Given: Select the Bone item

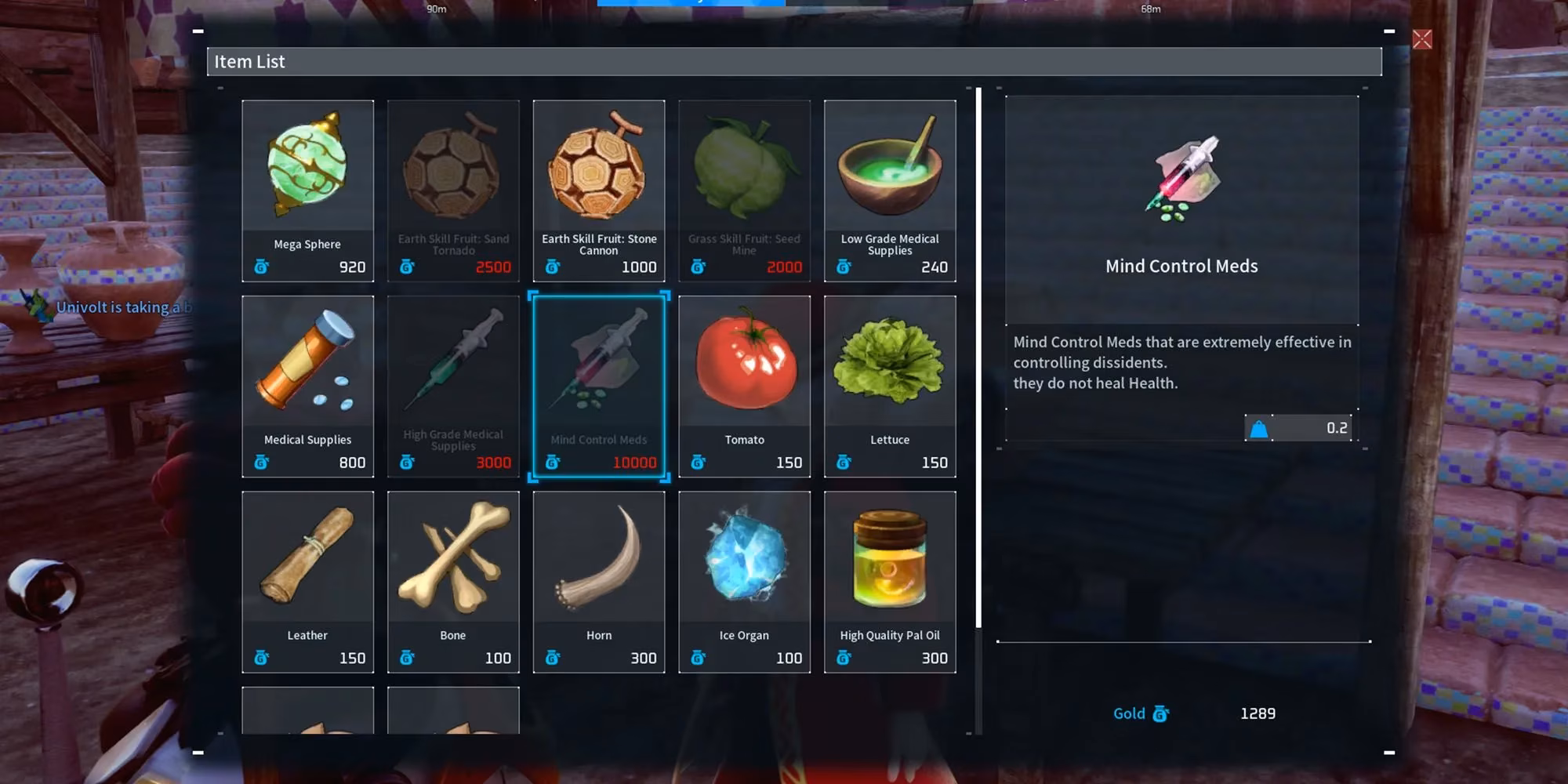Looking at the screenshot, I should click(453, 582).
